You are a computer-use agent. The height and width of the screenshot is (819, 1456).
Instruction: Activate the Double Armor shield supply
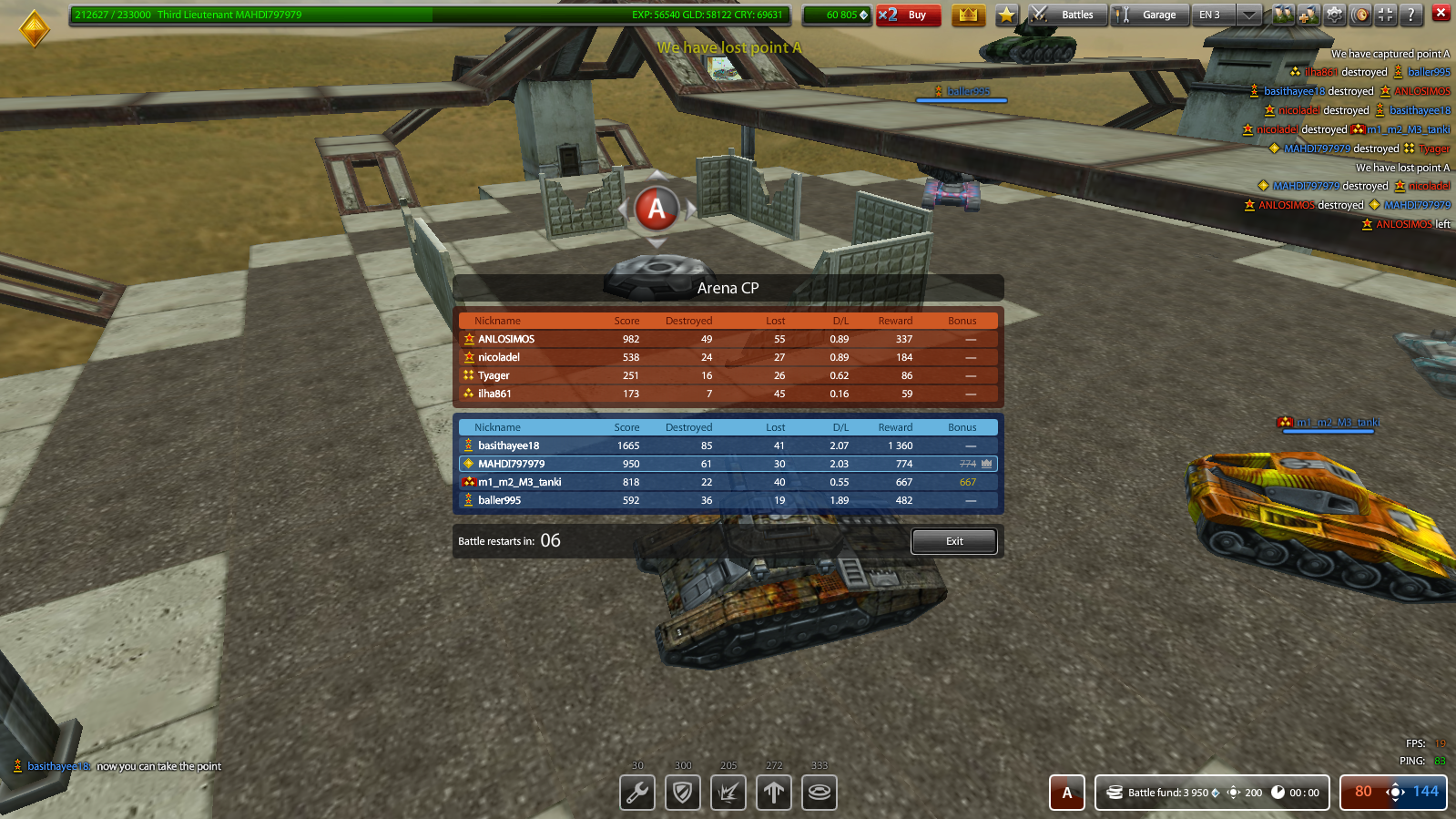click(683, 793)
